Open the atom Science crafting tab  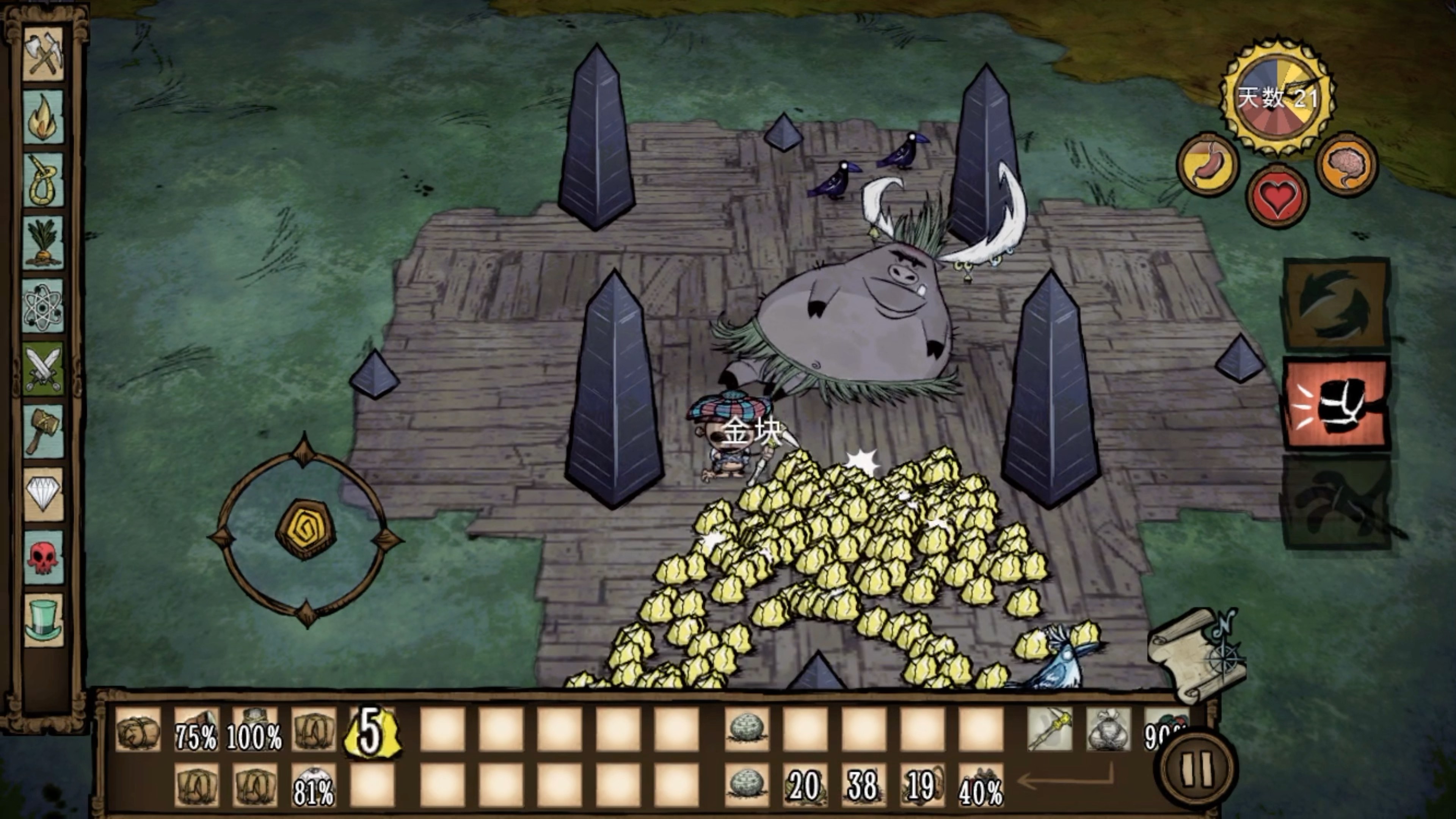[x=43, y=306]
